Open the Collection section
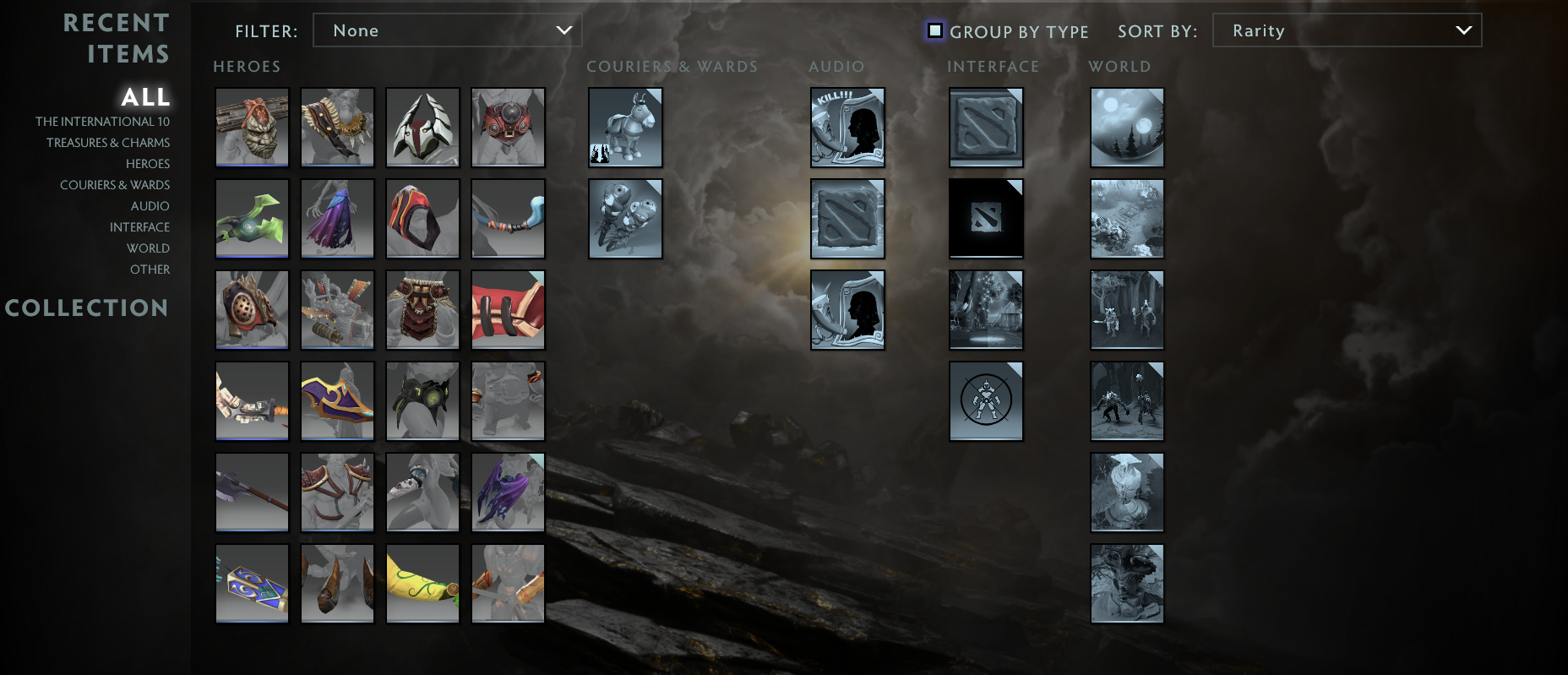 (x=88, y=308)
